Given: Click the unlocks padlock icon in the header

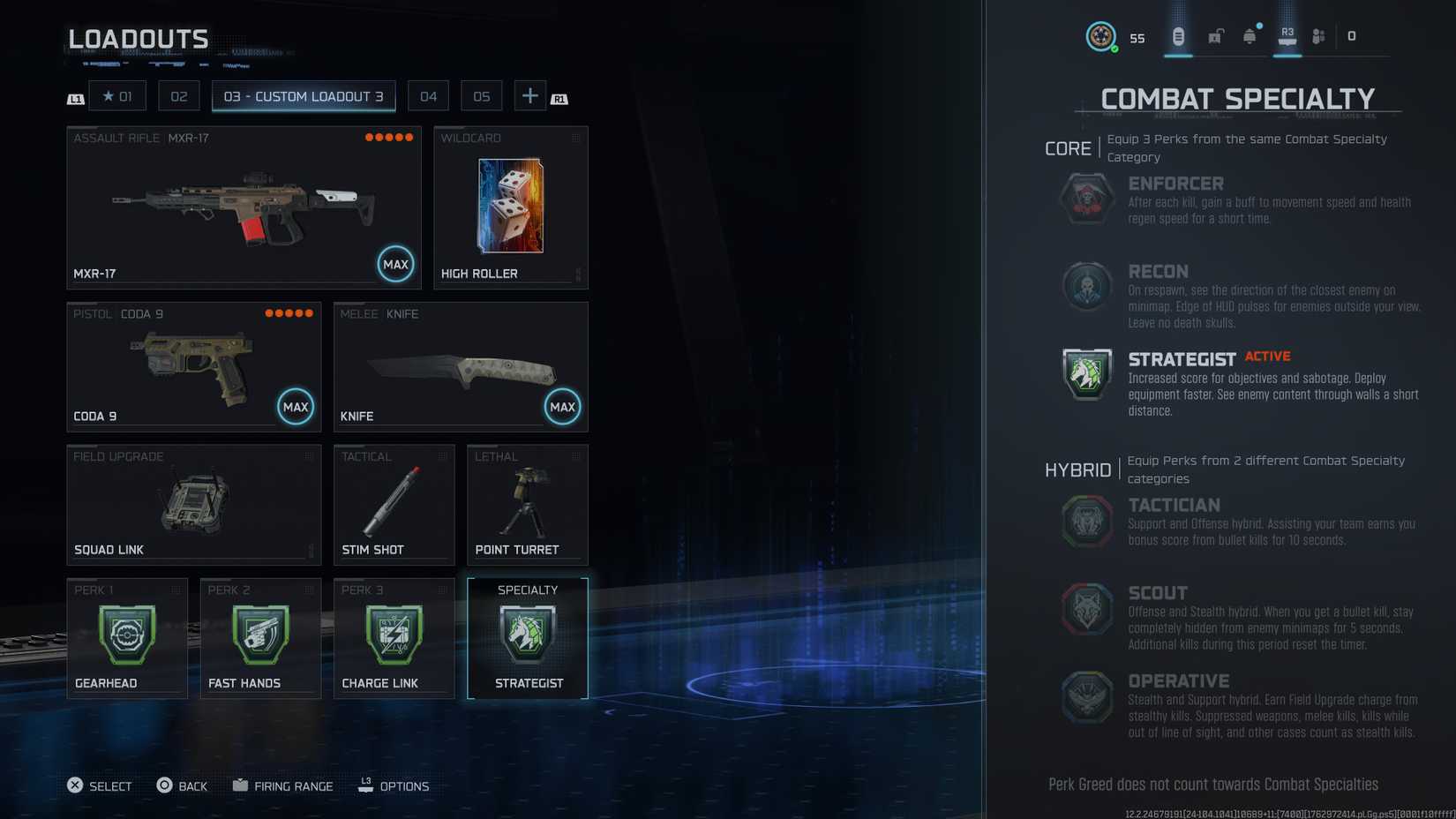Looking at the screenshot, I should (x=1217, y=35).
